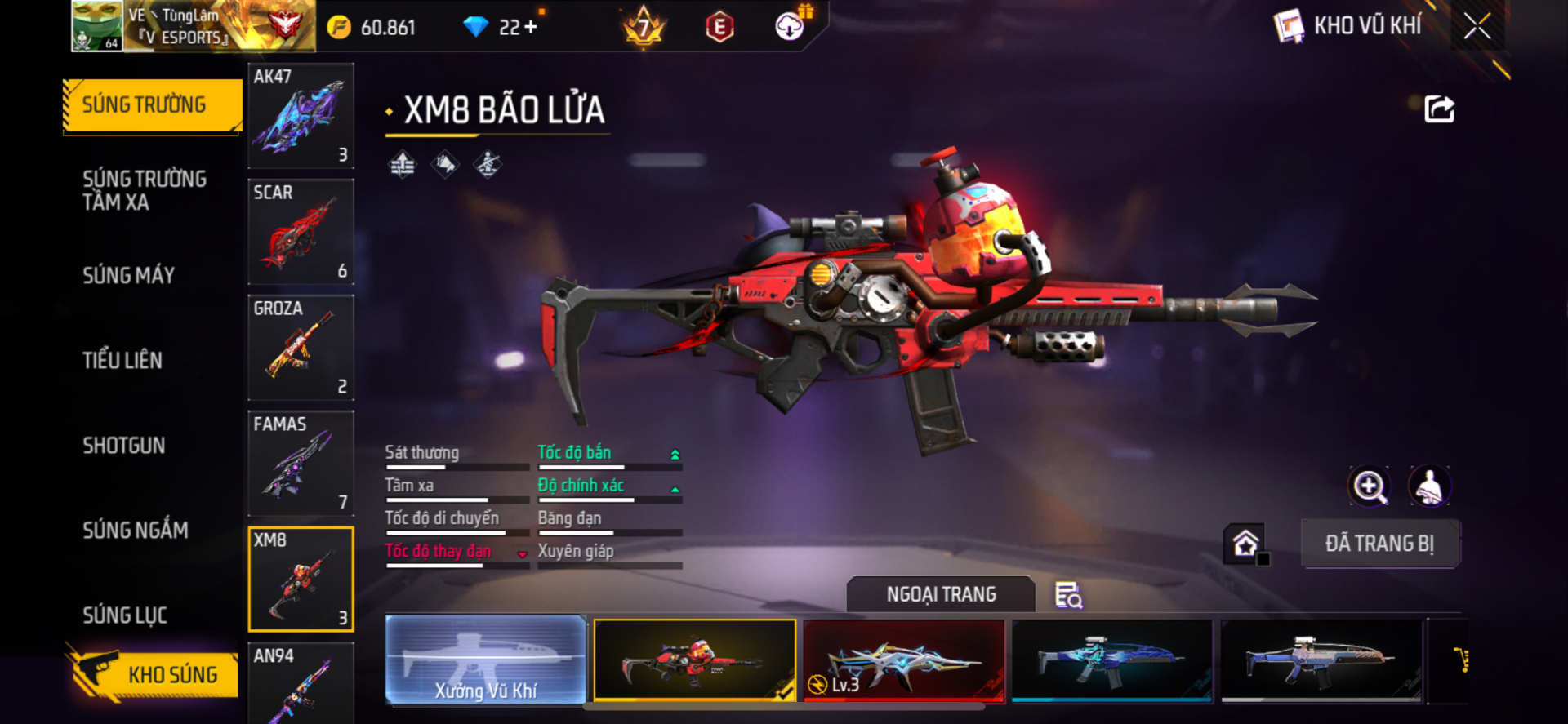Image resolution: width=1568 pixels, height=724 pixels.
Task: Choose the Lv.3 XM8 skin thumbnail
Action: 904,660
